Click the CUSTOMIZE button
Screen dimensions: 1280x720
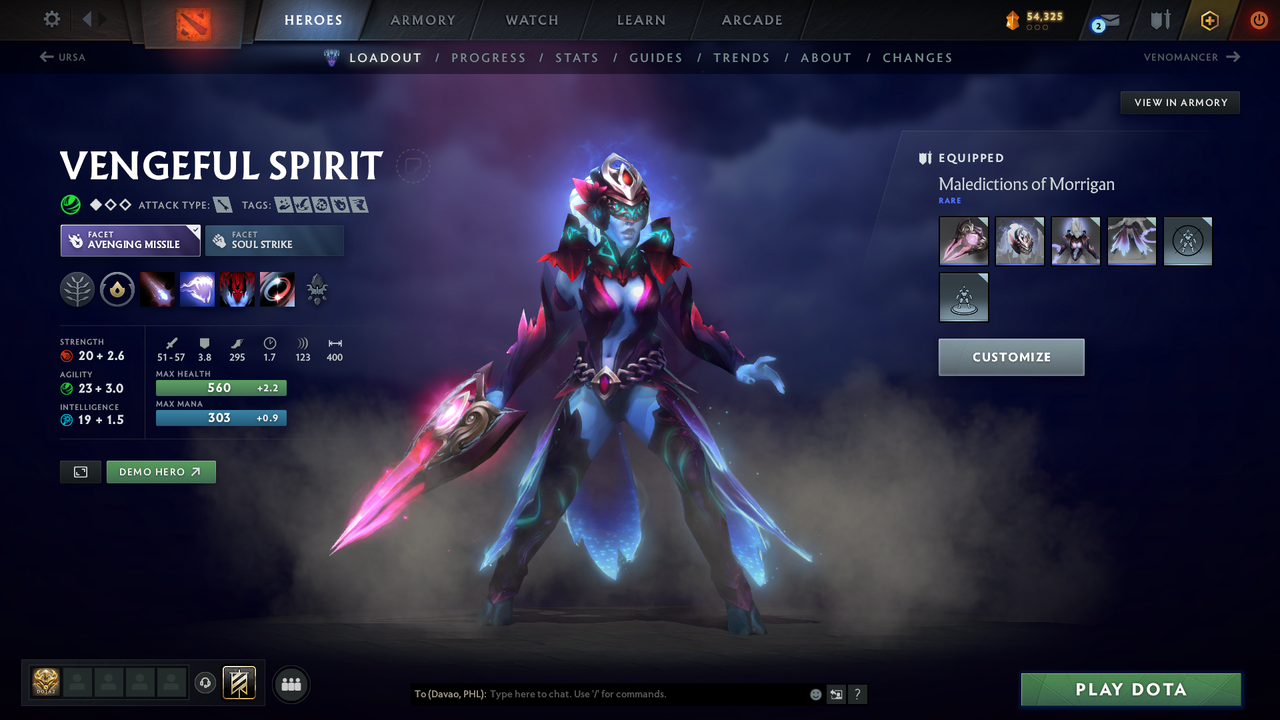[1011, 357]
